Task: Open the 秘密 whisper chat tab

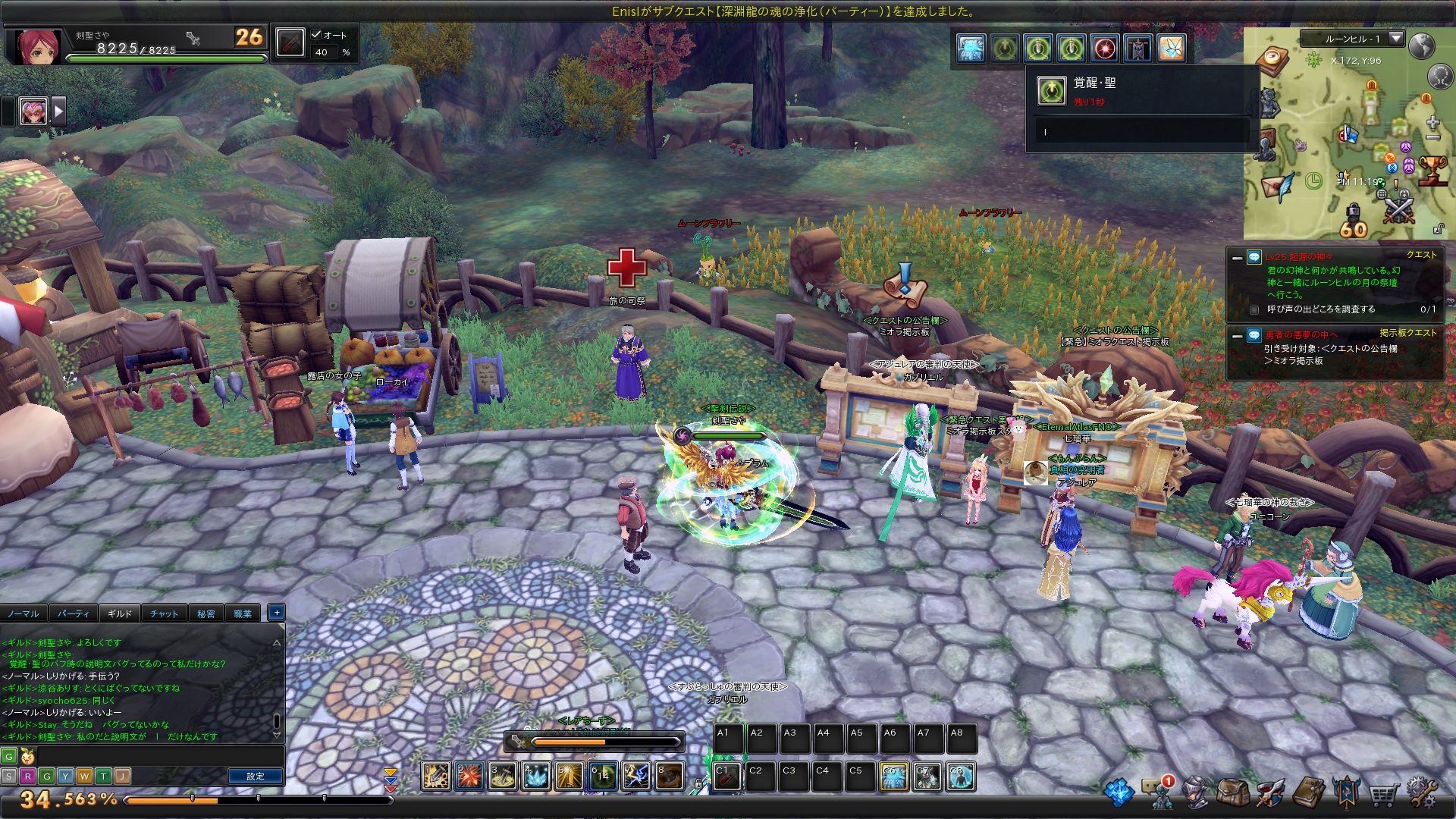Action: coord(206,613)
